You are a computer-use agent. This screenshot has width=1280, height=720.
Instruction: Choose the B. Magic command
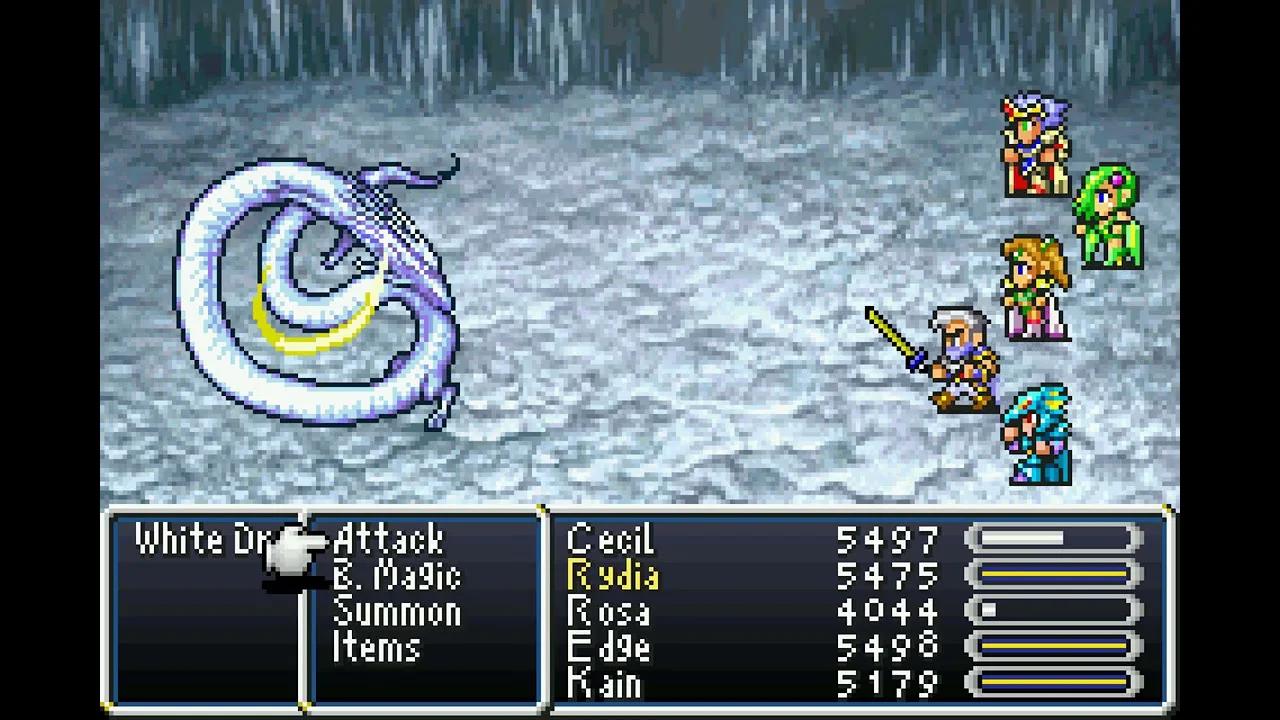click(x=397, y=577)
